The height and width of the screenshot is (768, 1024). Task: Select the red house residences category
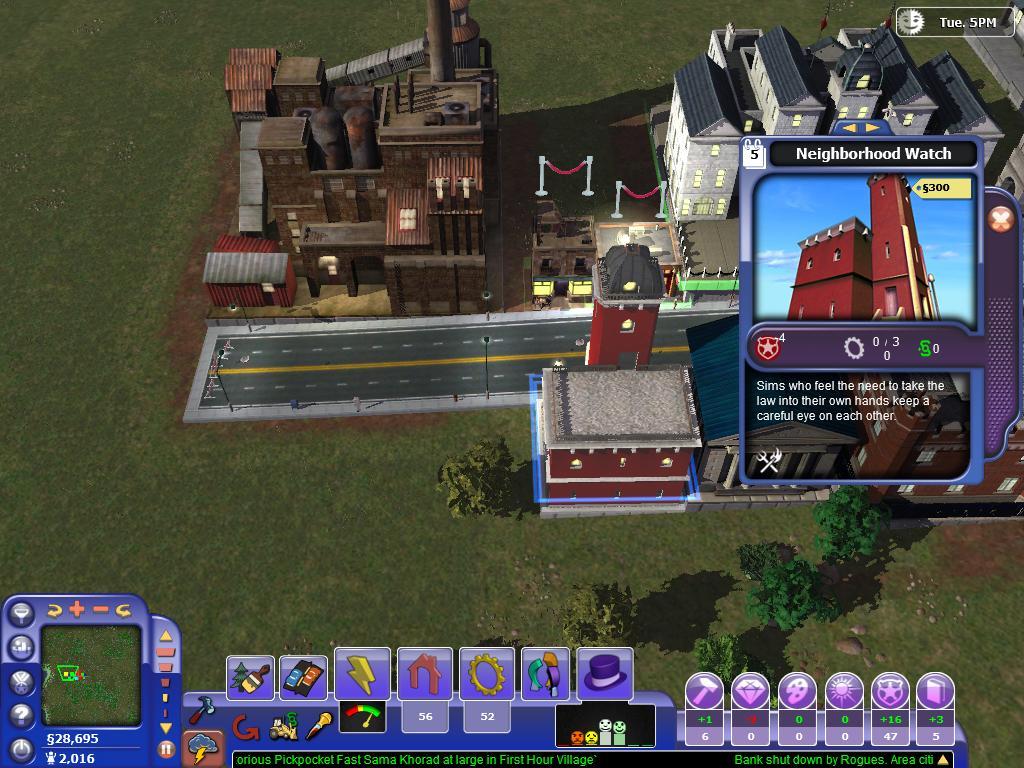click(425, 674)
